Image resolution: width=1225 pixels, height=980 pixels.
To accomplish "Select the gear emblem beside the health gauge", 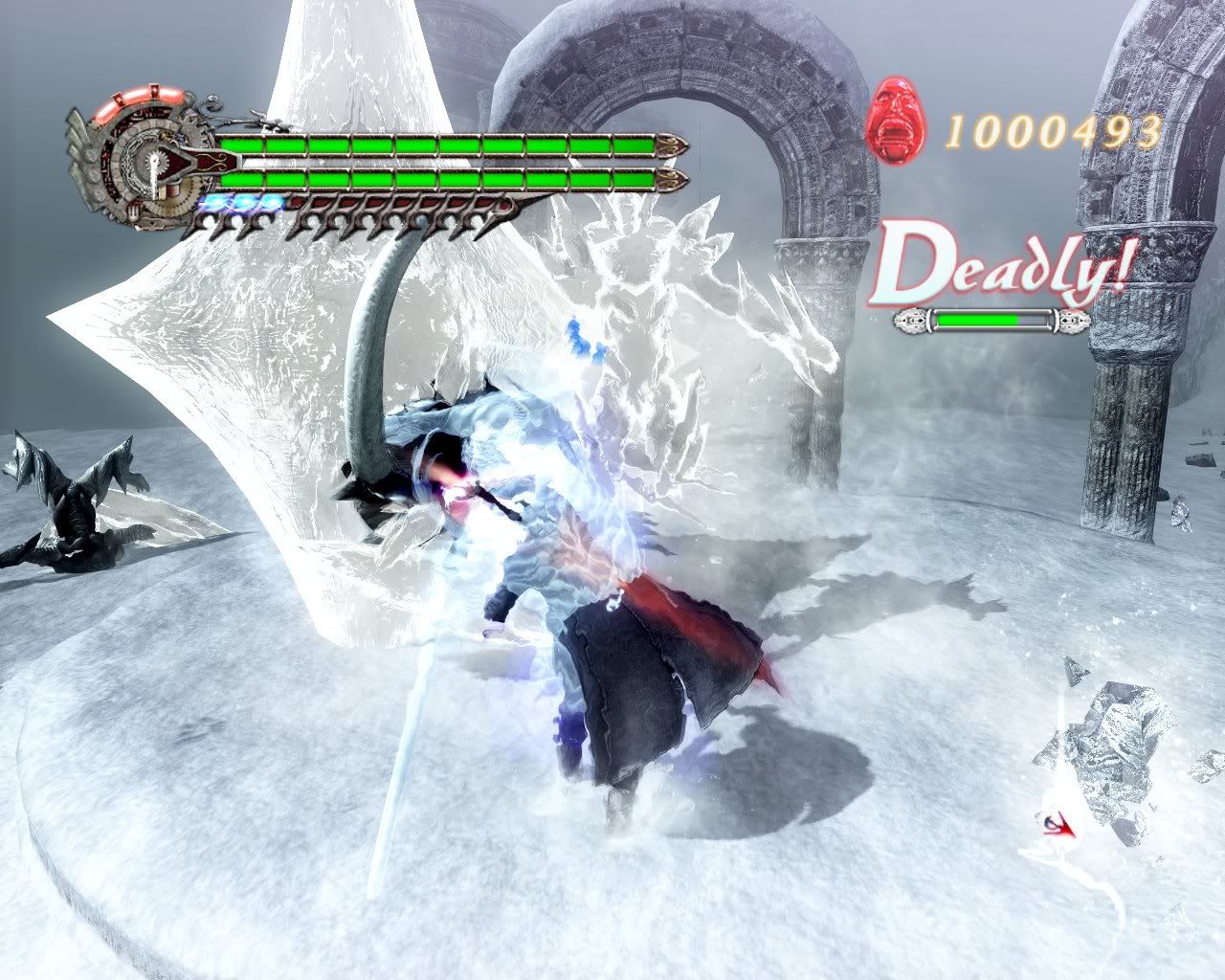I will pyautogui.click(x=144, y=163).
